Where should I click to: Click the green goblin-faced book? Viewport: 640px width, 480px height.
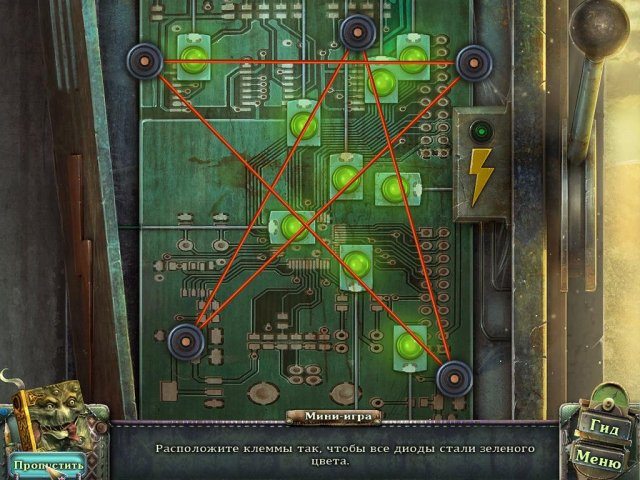coord(56,415)
